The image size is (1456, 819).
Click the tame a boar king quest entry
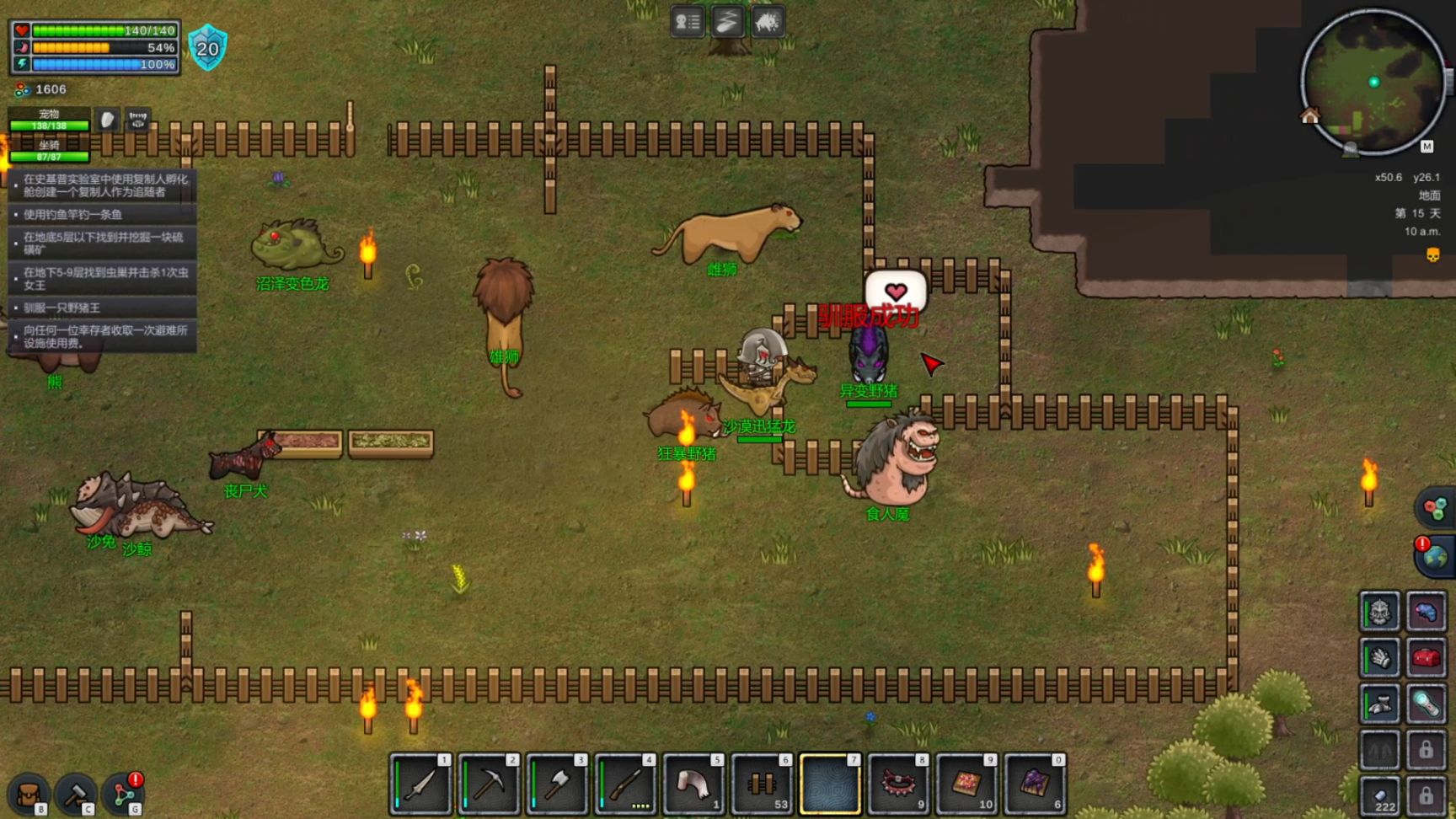point(103,308)
